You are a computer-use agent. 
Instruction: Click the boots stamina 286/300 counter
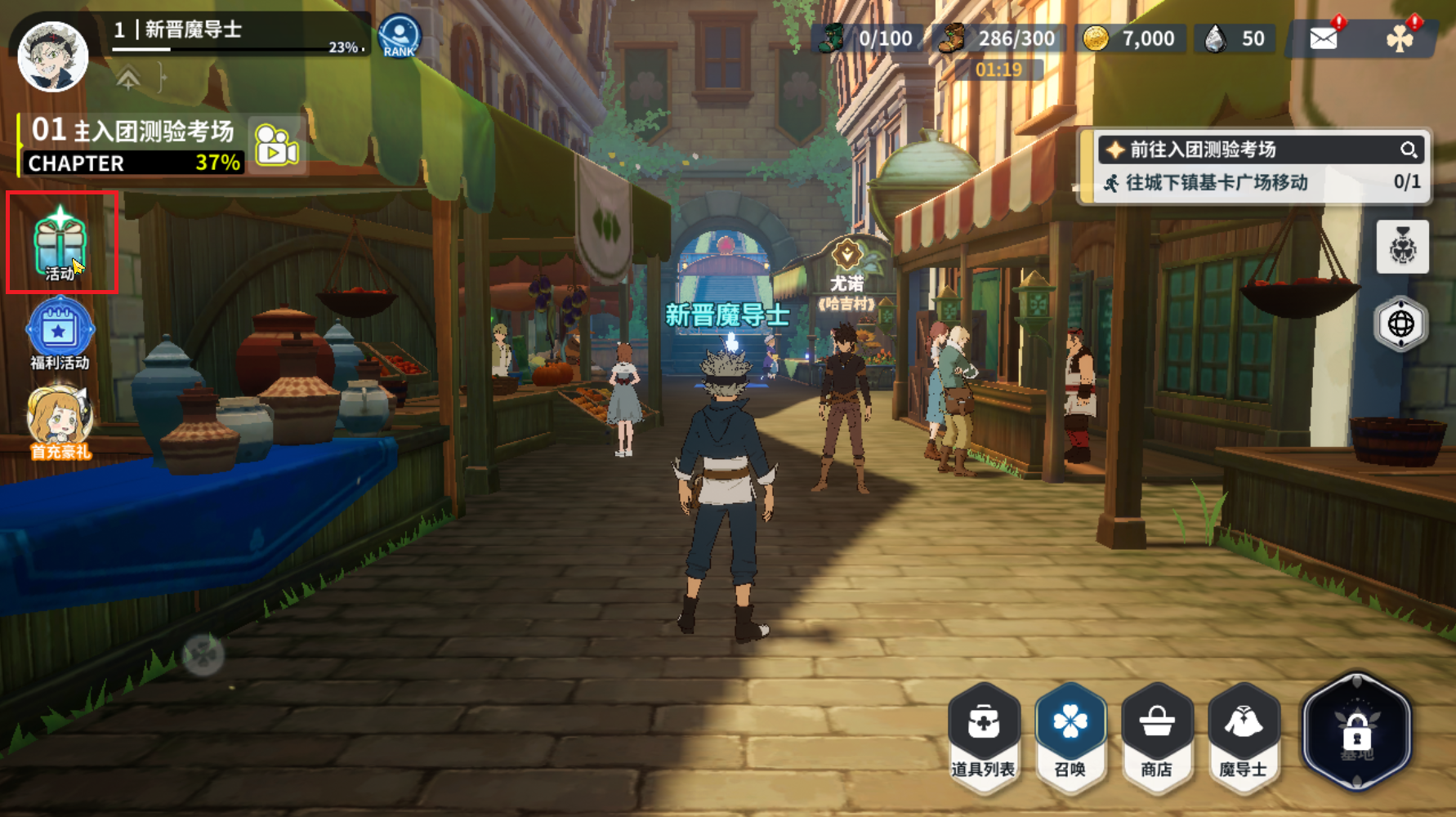[998, 38]
